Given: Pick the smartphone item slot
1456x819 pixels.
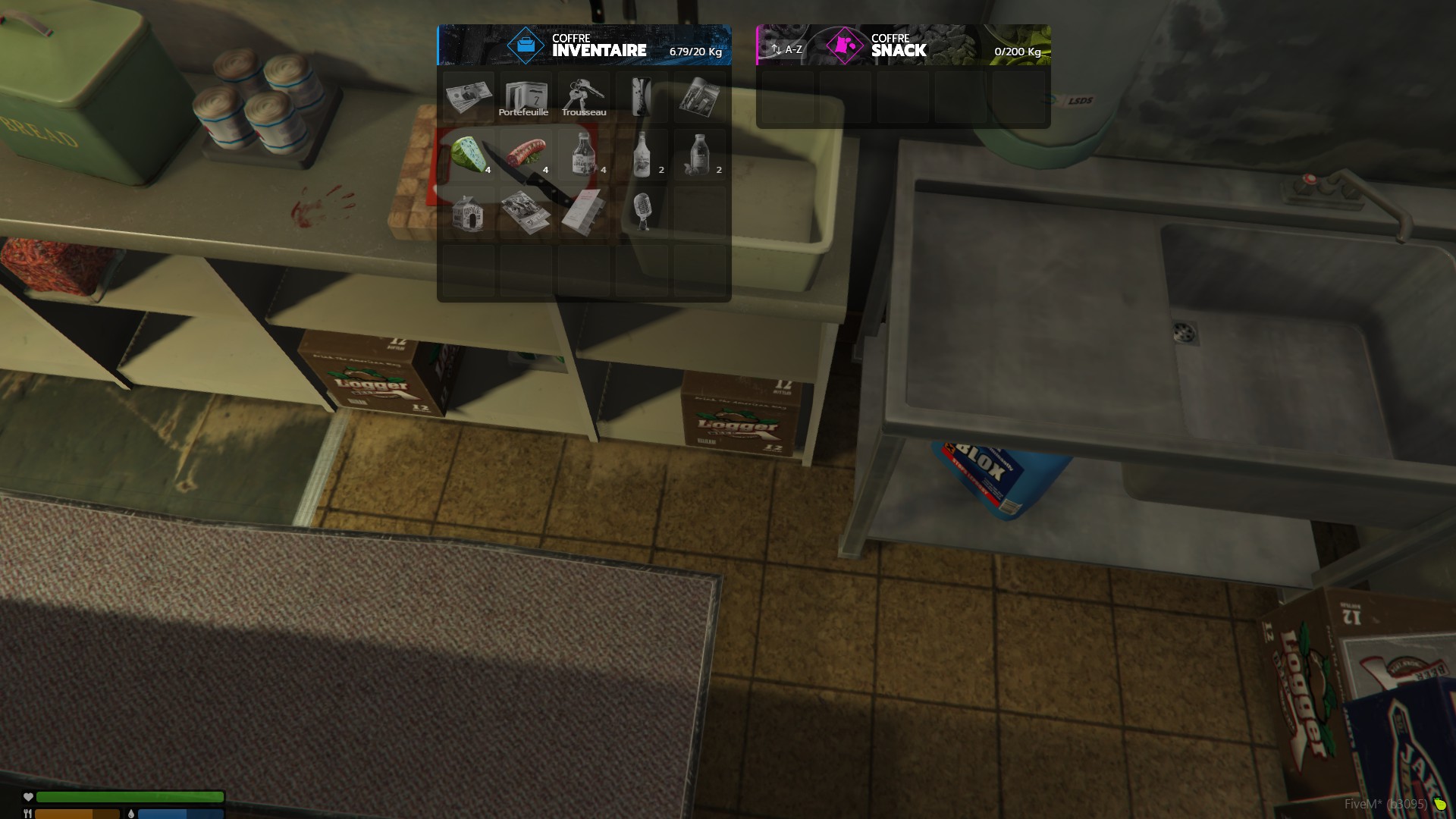Looking at the screenshot, I should pyautogui.click(x=642, y=96).
